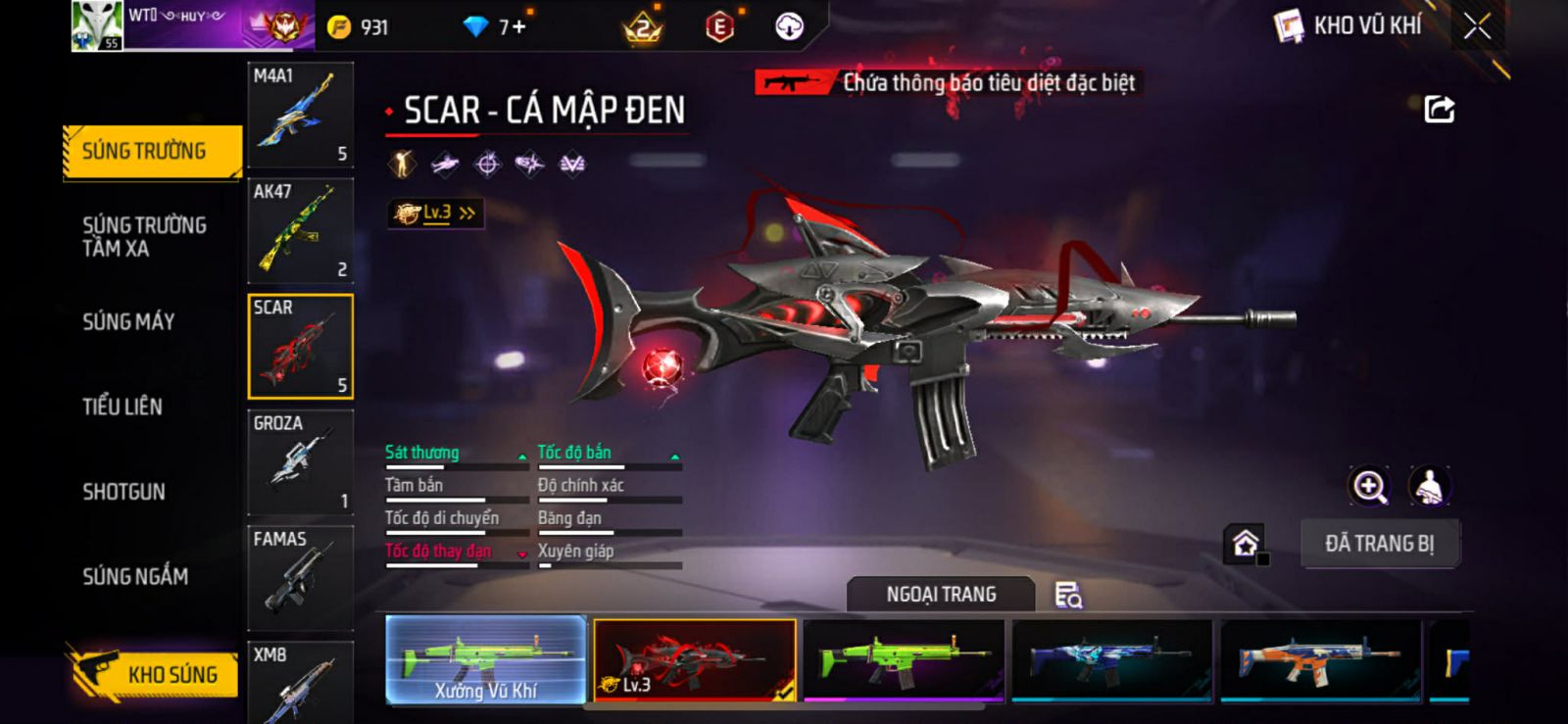
Task: Pick the GROZA weapon tile
Action: click(300, 462)
